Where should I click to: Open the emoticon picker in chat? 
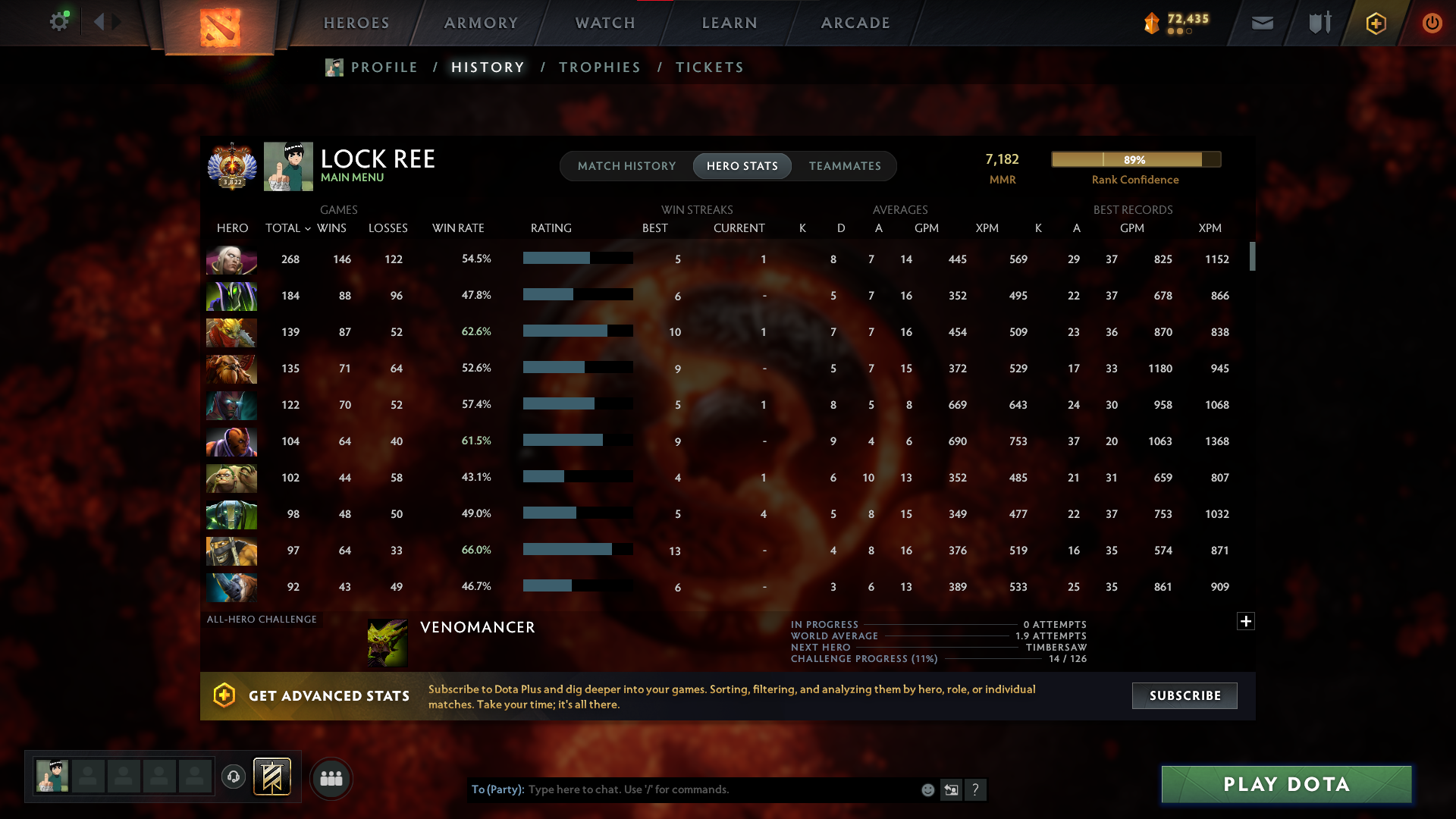[927, 789]
